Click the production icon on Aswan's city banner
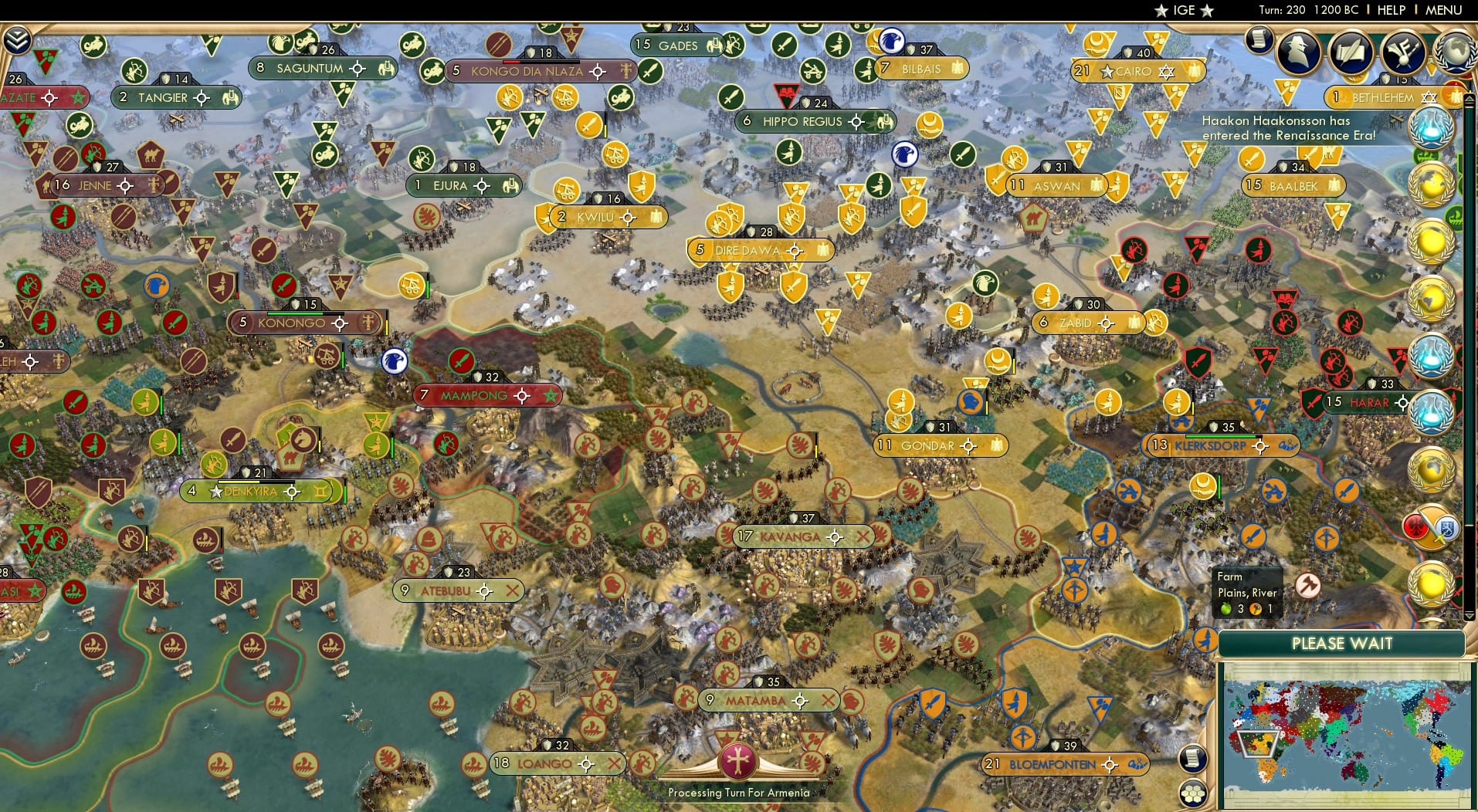The height and width of the screenshot is (812, 1478). pos(1096,186)
